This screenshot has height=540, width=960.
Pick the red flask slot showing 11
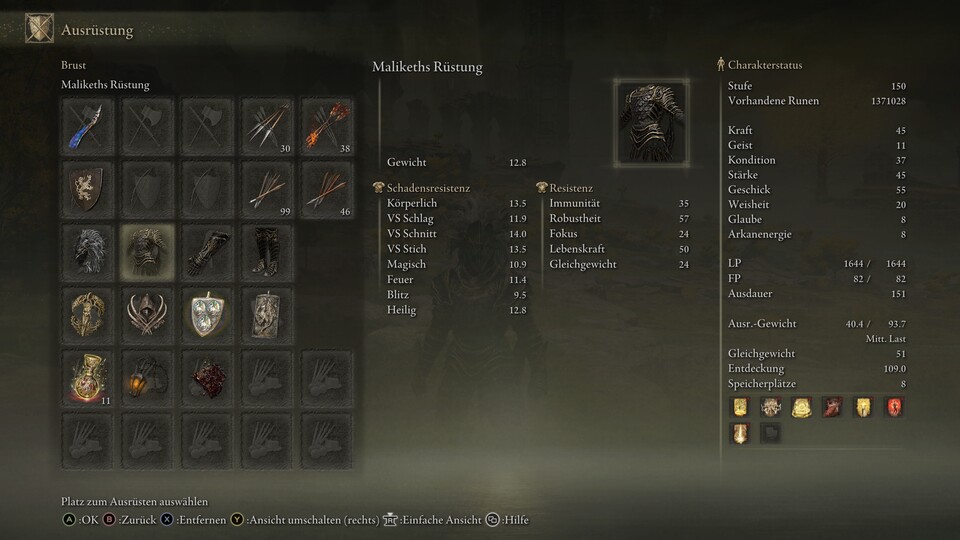point(87,377)
